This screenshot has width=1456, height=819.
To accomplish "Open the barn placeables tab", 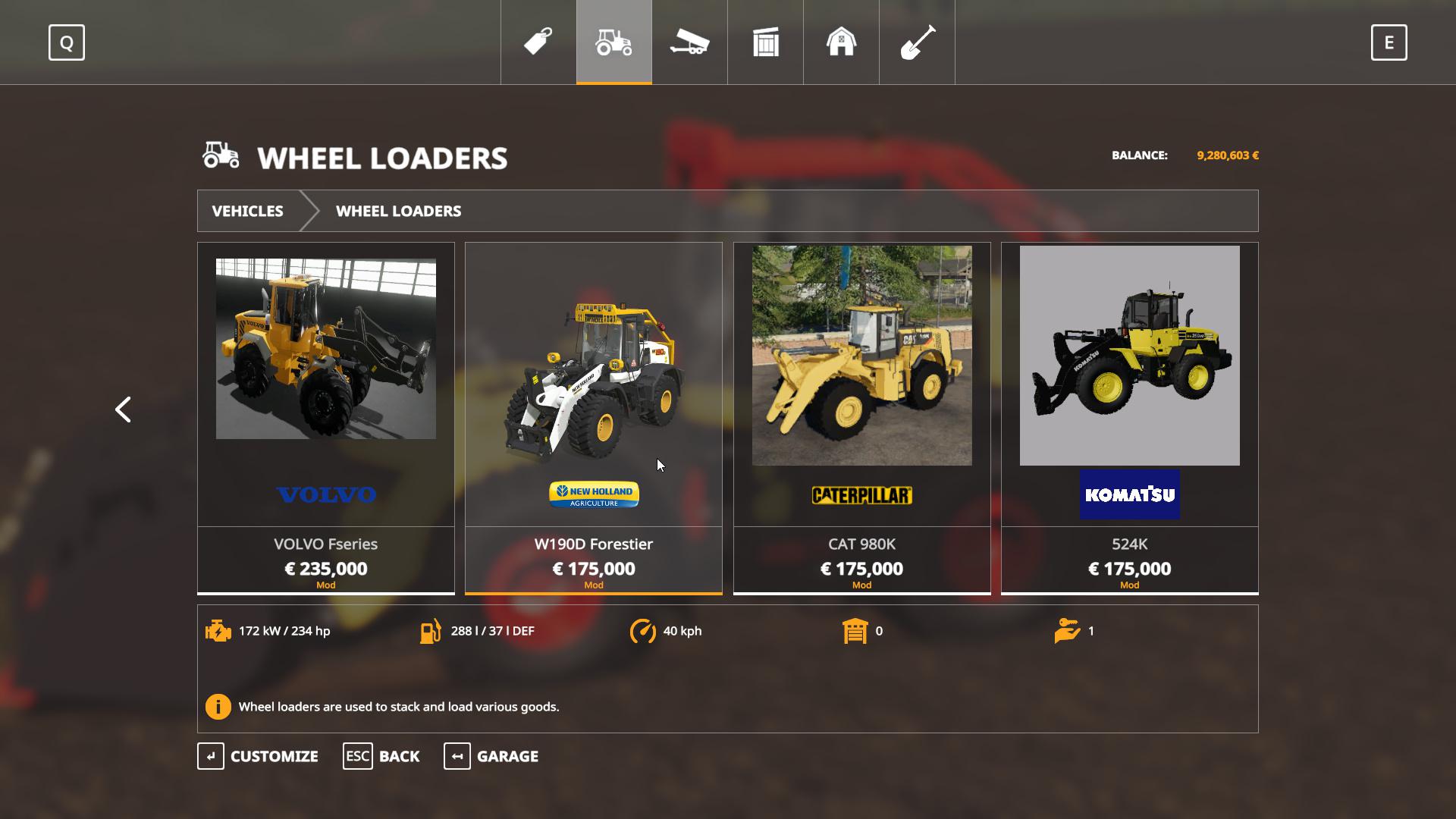I will tap(841, 42).
